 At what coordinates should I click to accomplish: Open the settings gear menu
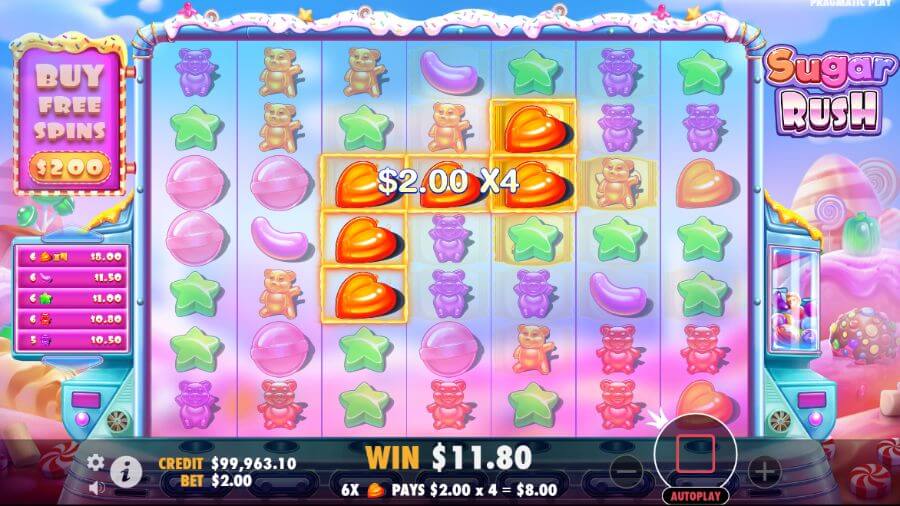point(96,462)
